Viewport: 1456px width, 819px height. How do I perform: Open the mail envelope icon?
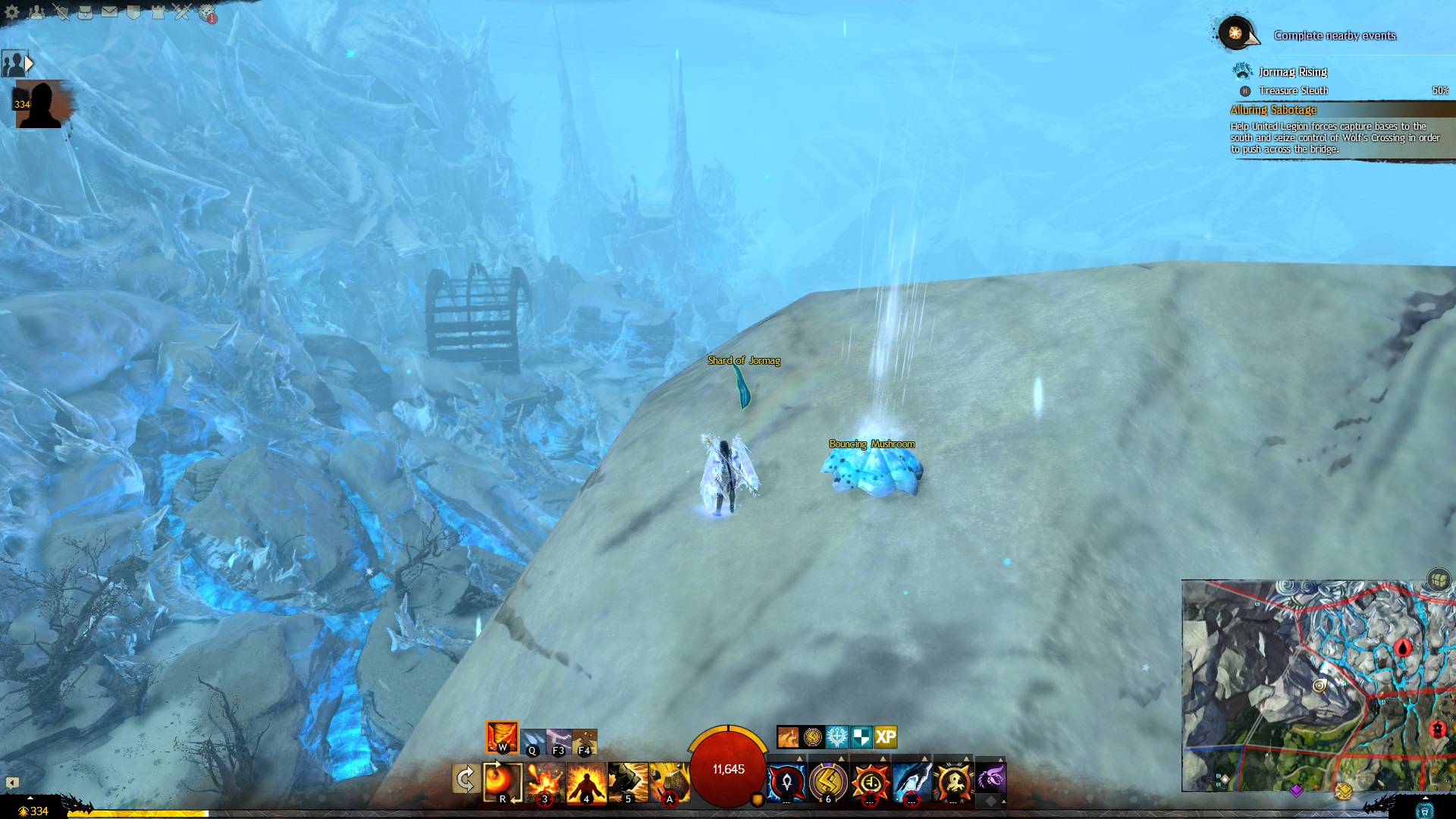coord(109,11)
